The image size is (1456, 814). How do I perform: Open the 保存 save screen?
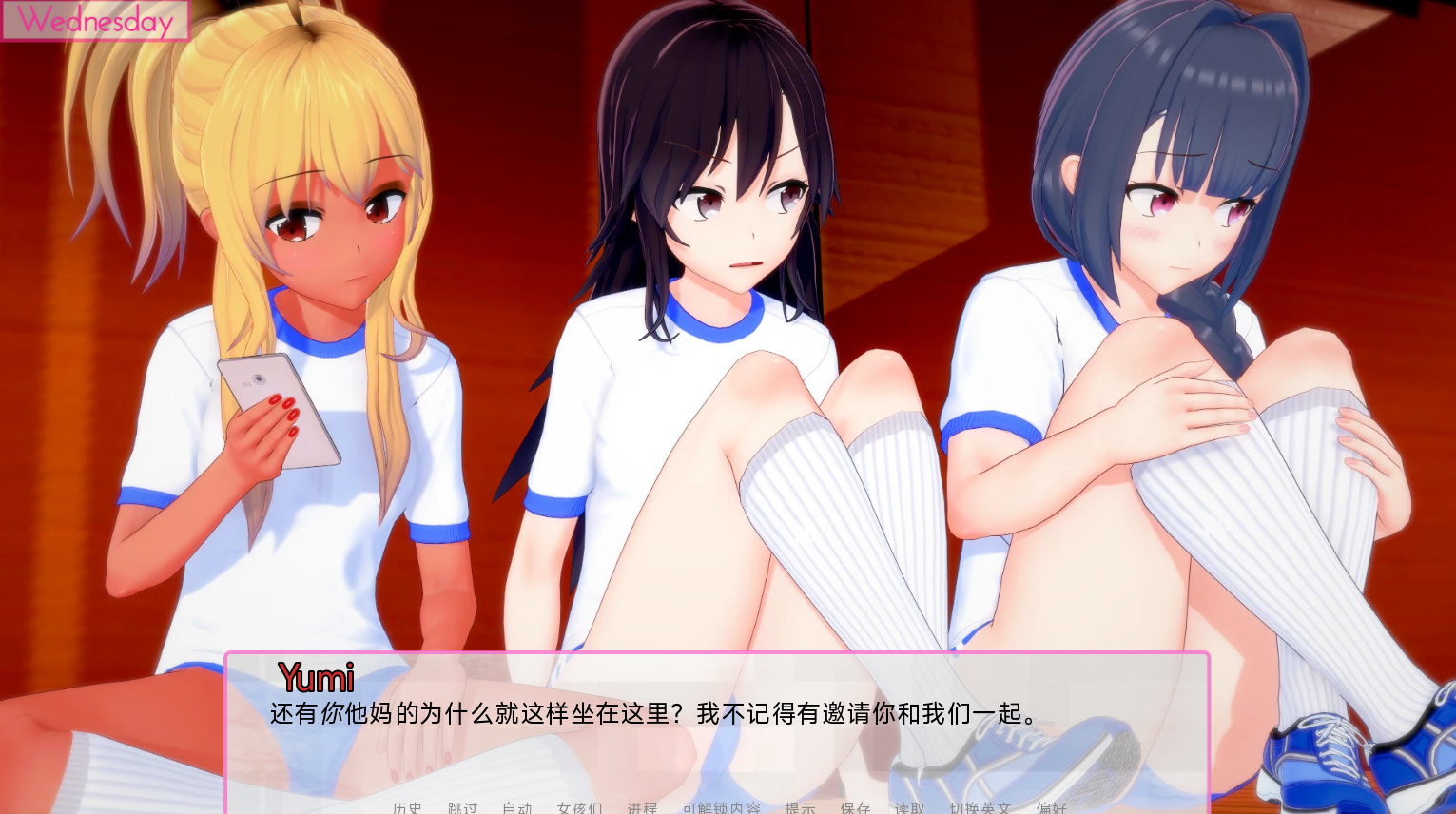[x=855, y=808]
